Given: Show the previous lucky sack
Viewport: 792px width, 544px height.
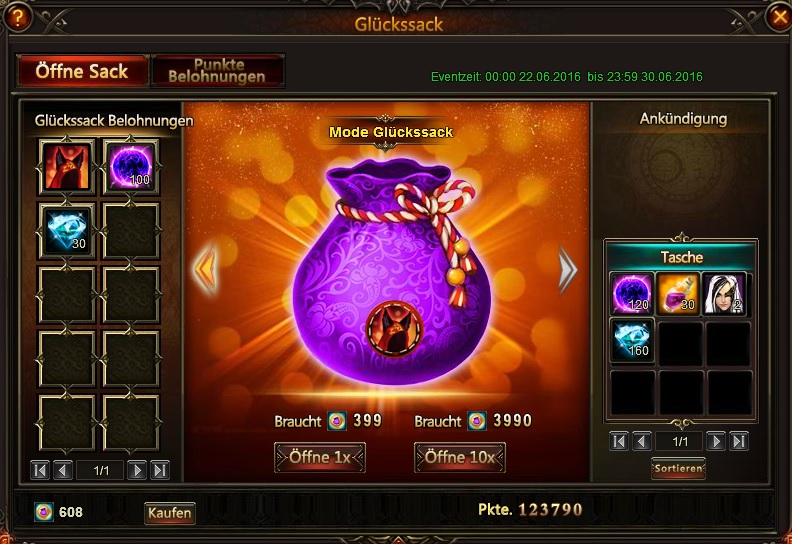Looking at the screenshot, I should click(x=205, y=270).
